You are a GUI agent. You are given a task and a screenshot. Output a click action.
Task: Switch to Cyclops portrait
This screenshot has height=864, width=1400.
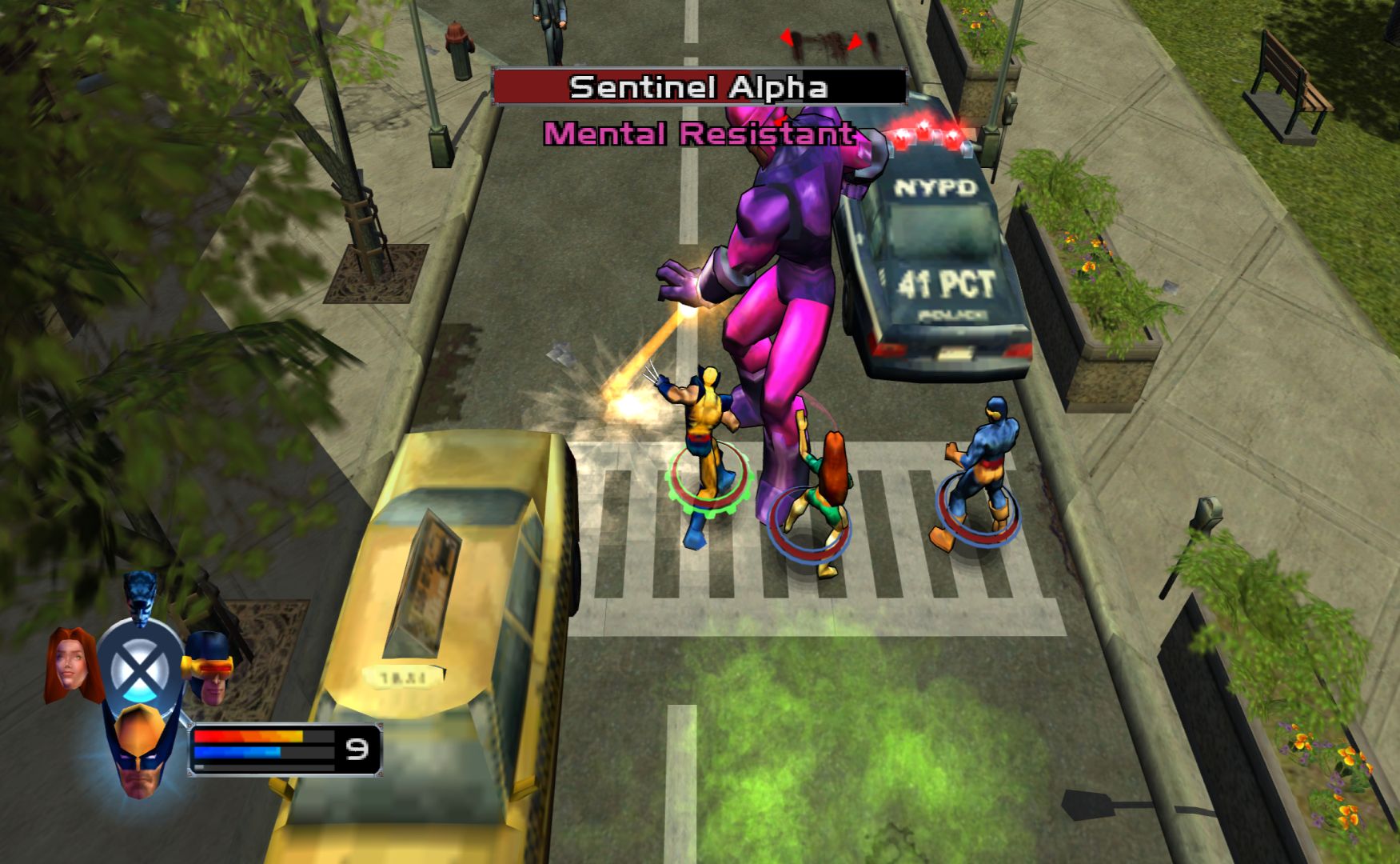pyautogui.click(x=209, y=666)
